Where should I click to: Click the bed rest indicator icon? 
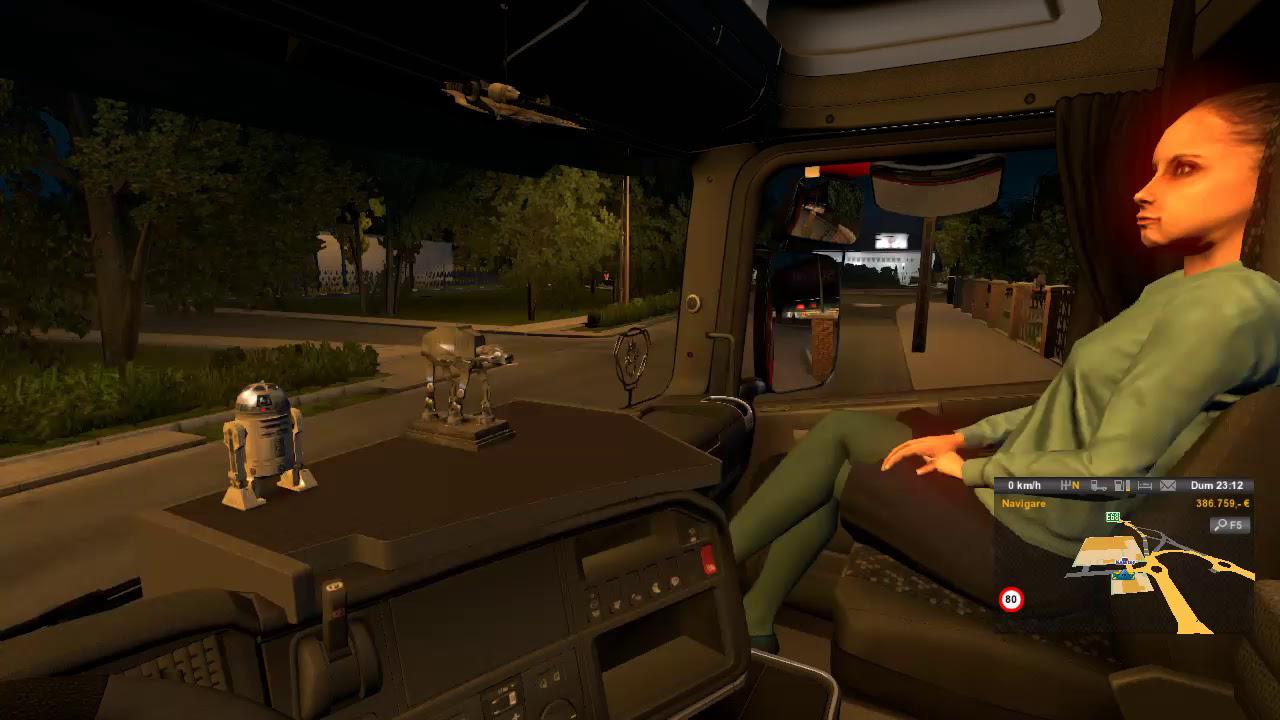(1145, 486)
